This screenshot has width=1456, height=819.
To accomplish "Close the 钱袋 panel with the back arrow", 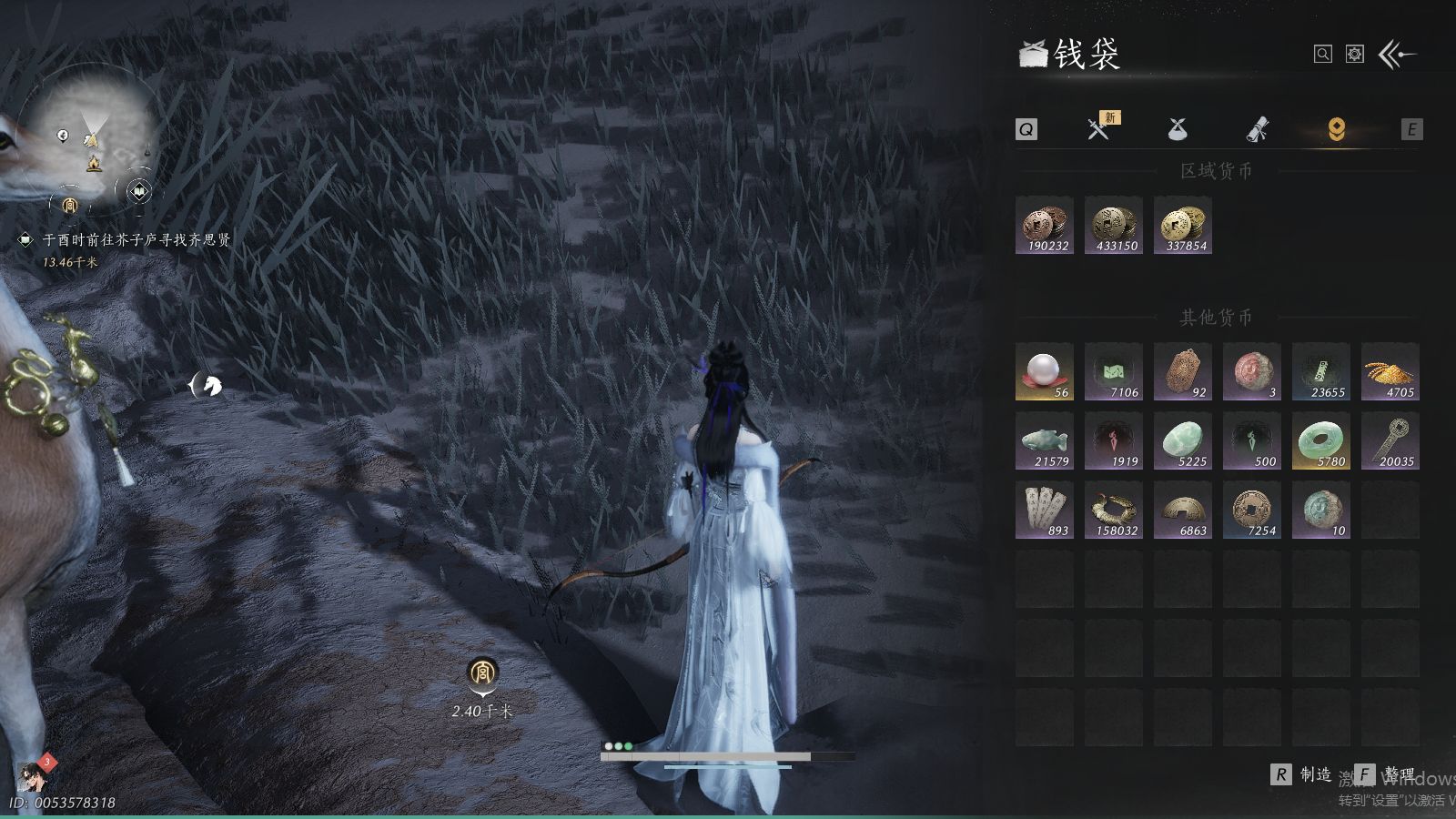I will pyautogui.click(x=1397, y=55).
